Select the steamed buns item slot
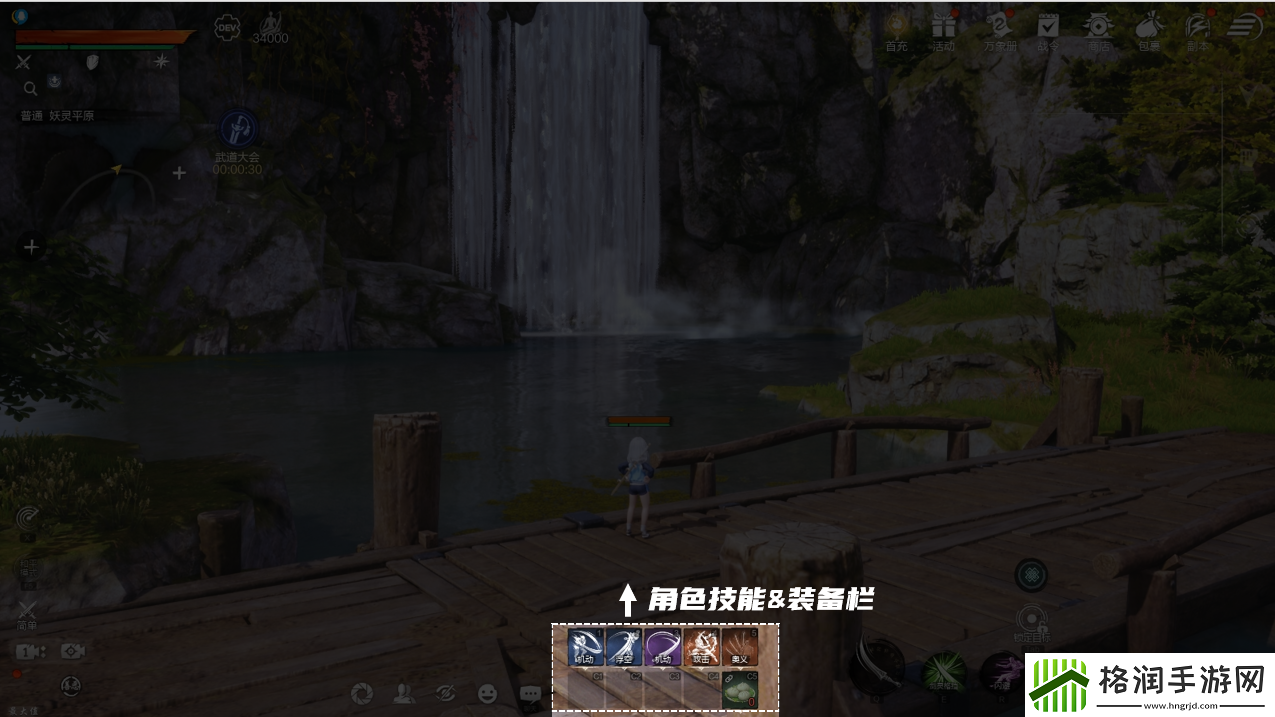Viewport: 1275px width, 717px height. 740,690
